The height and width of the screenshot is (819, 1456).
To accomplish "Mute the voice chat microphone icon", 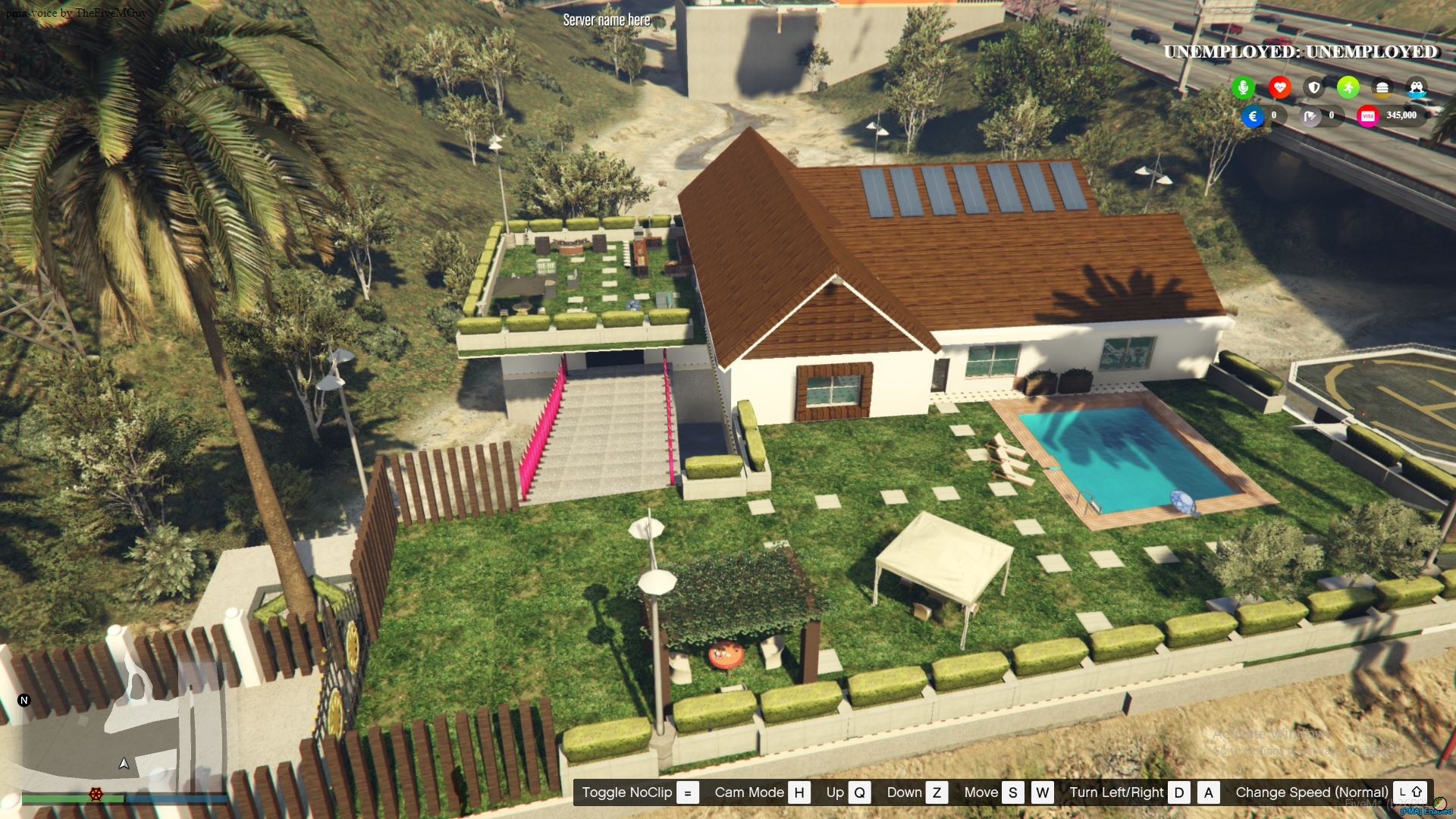I will (x=1244, y=86).
